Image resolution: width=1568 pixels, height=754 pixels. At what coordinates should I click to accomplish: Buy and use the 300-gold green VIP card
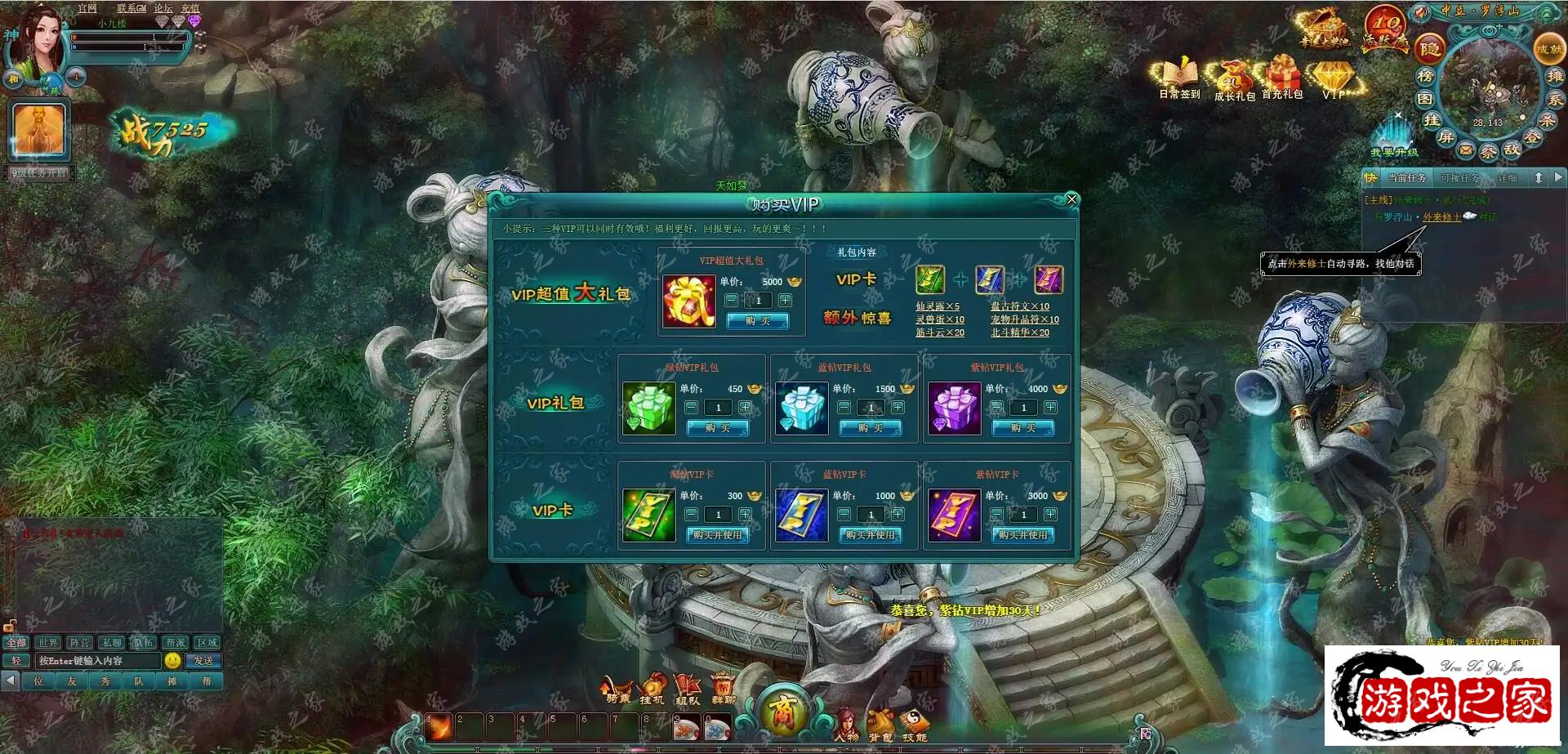point(717,535)
